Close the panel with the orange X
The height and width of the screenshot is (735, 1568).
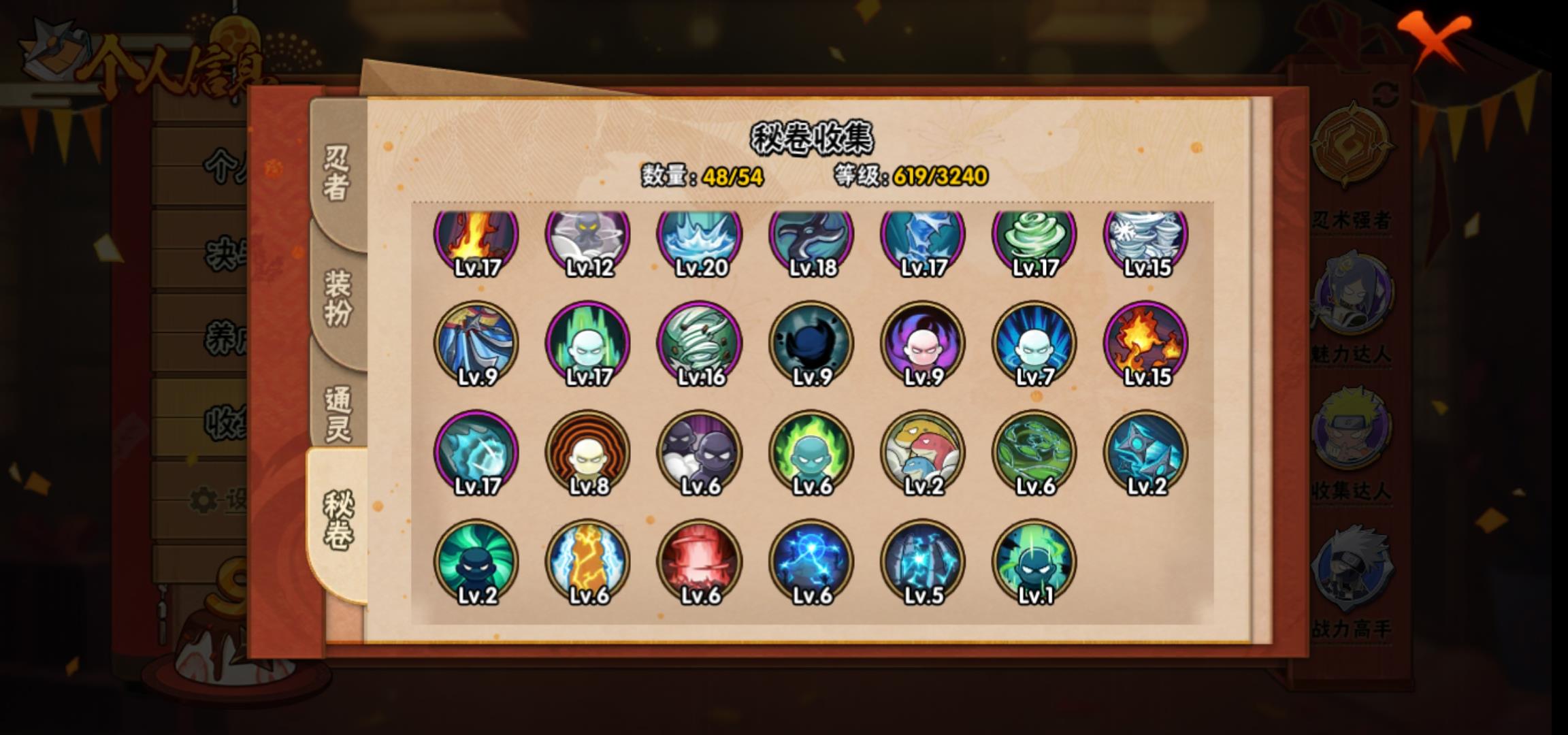(1436, 39)
